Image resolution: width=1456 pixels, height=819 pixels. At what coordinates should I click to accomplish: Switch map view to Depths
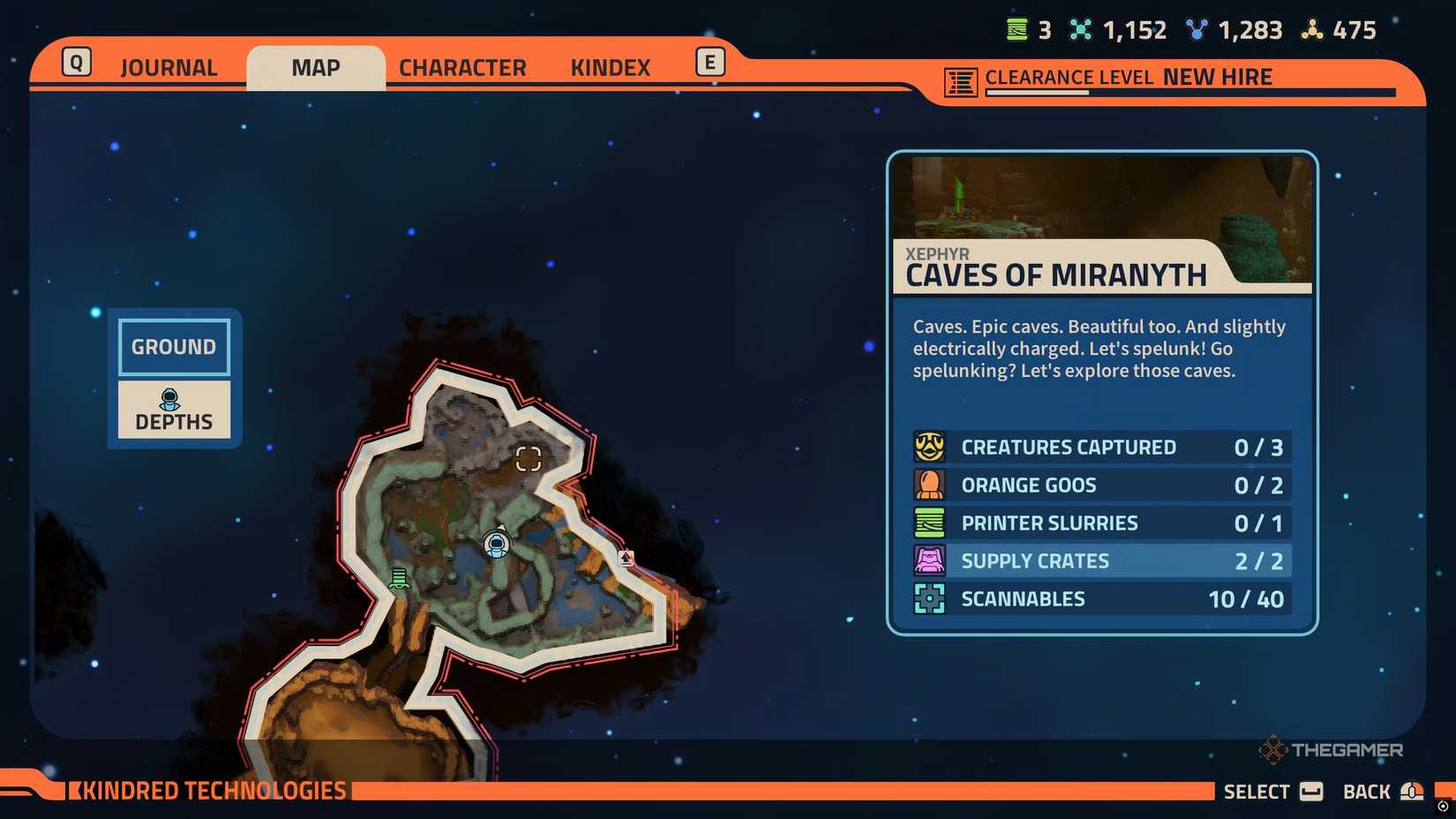173,409
